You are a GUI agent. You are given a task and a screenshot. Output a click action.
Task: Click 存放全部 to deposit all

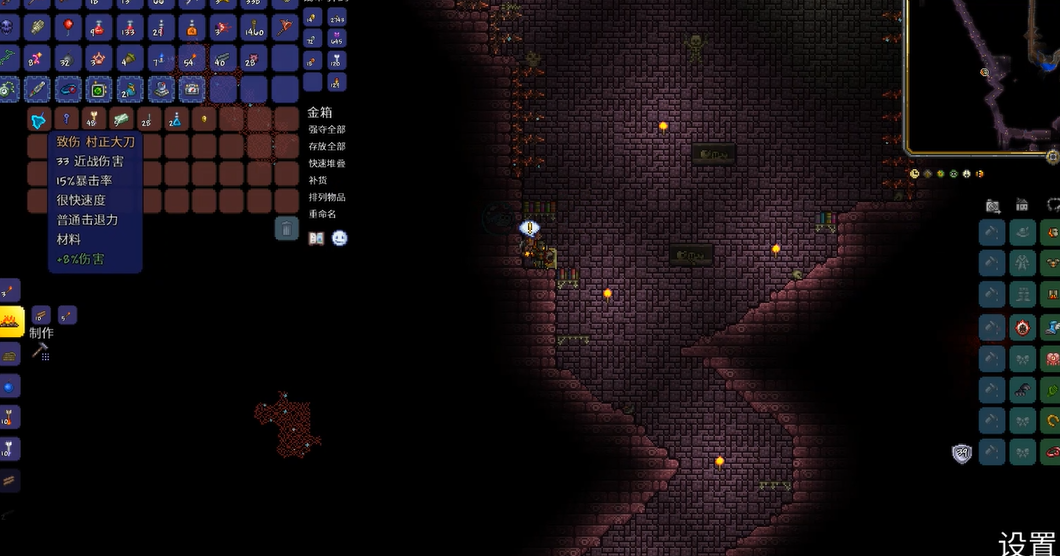(327, 146)
